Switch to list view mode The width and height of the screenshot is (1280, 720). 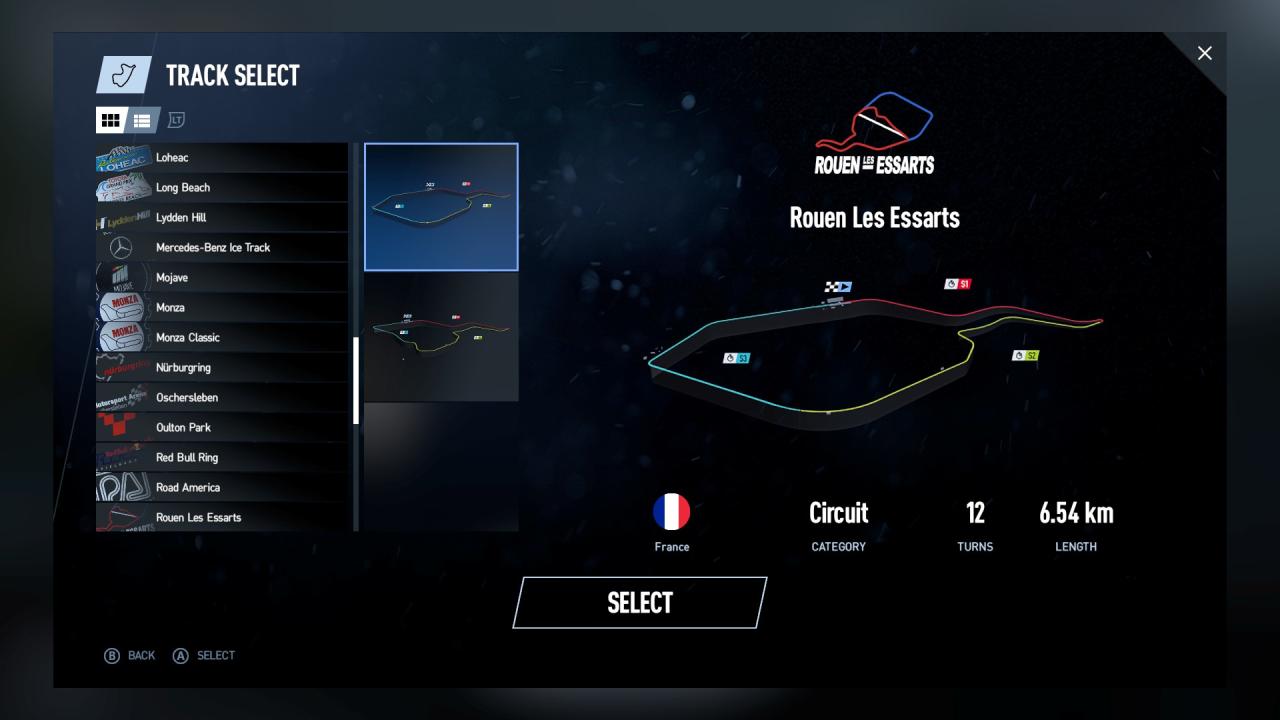(142, 120)
